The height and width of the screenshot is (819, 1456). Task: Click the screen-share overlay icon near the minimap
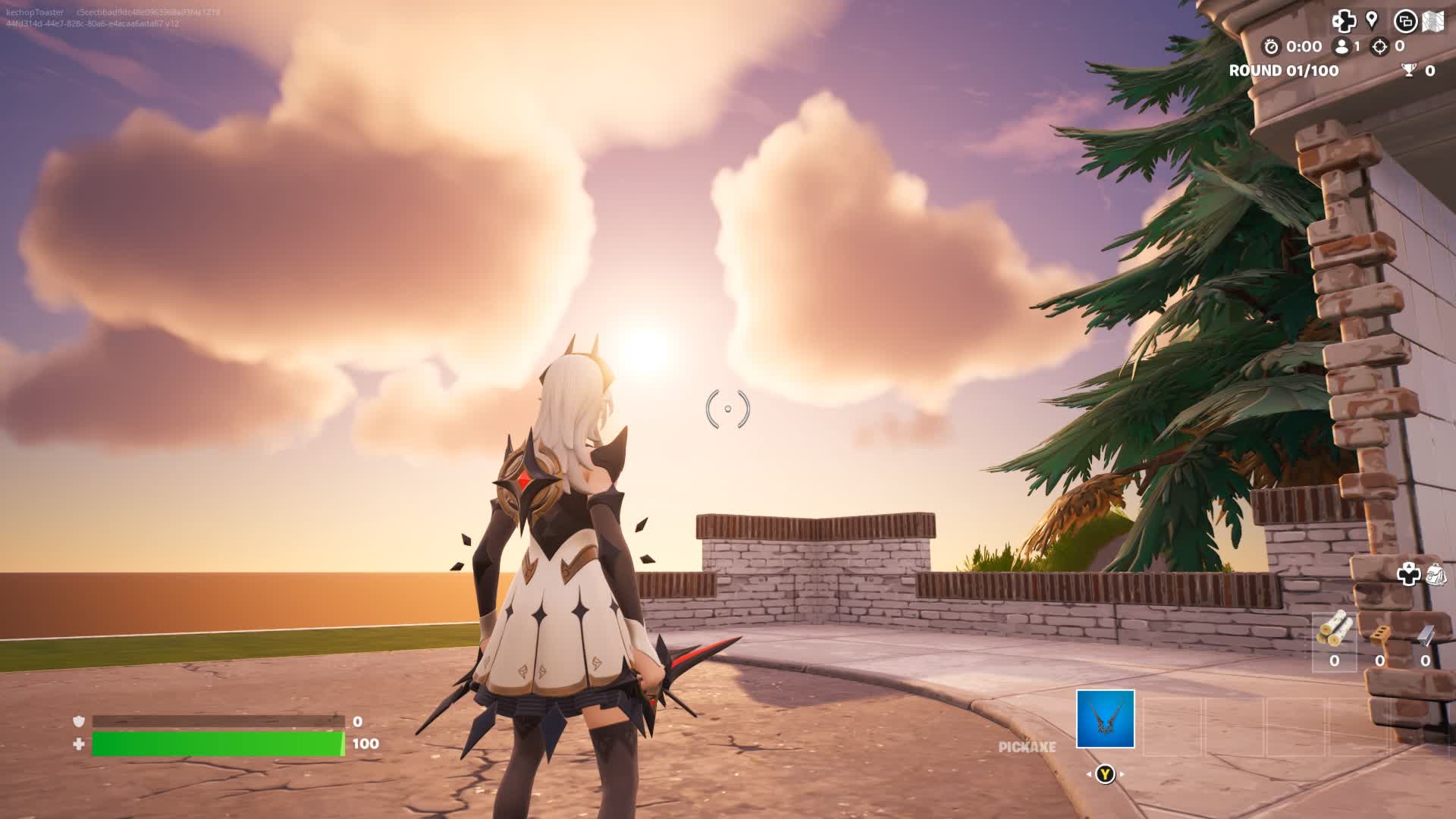click(1407, 20)
